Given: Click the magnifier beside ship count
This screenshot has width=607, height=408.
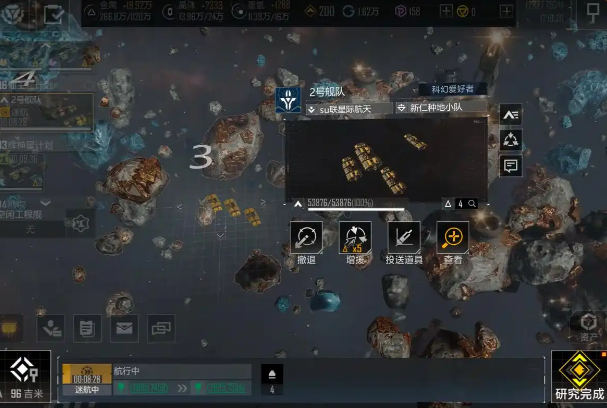Looking at the screenshot, I should [472, 203].
